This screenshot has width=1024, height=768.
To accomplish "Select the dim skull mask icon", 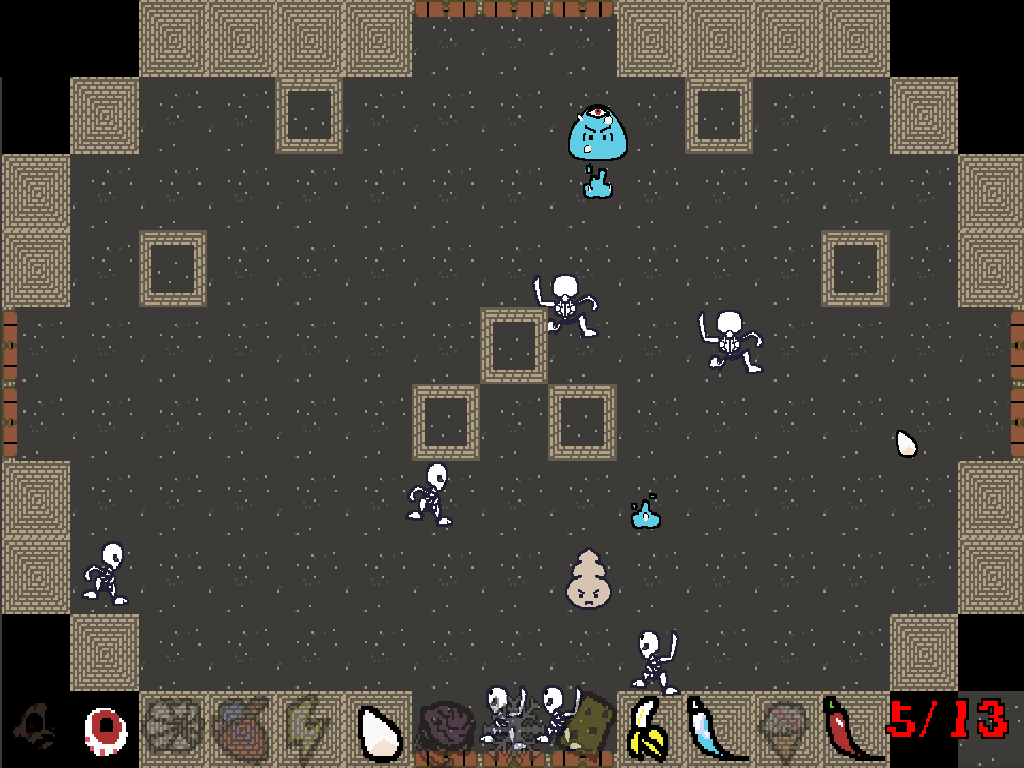I will click(x=36, y=728).
